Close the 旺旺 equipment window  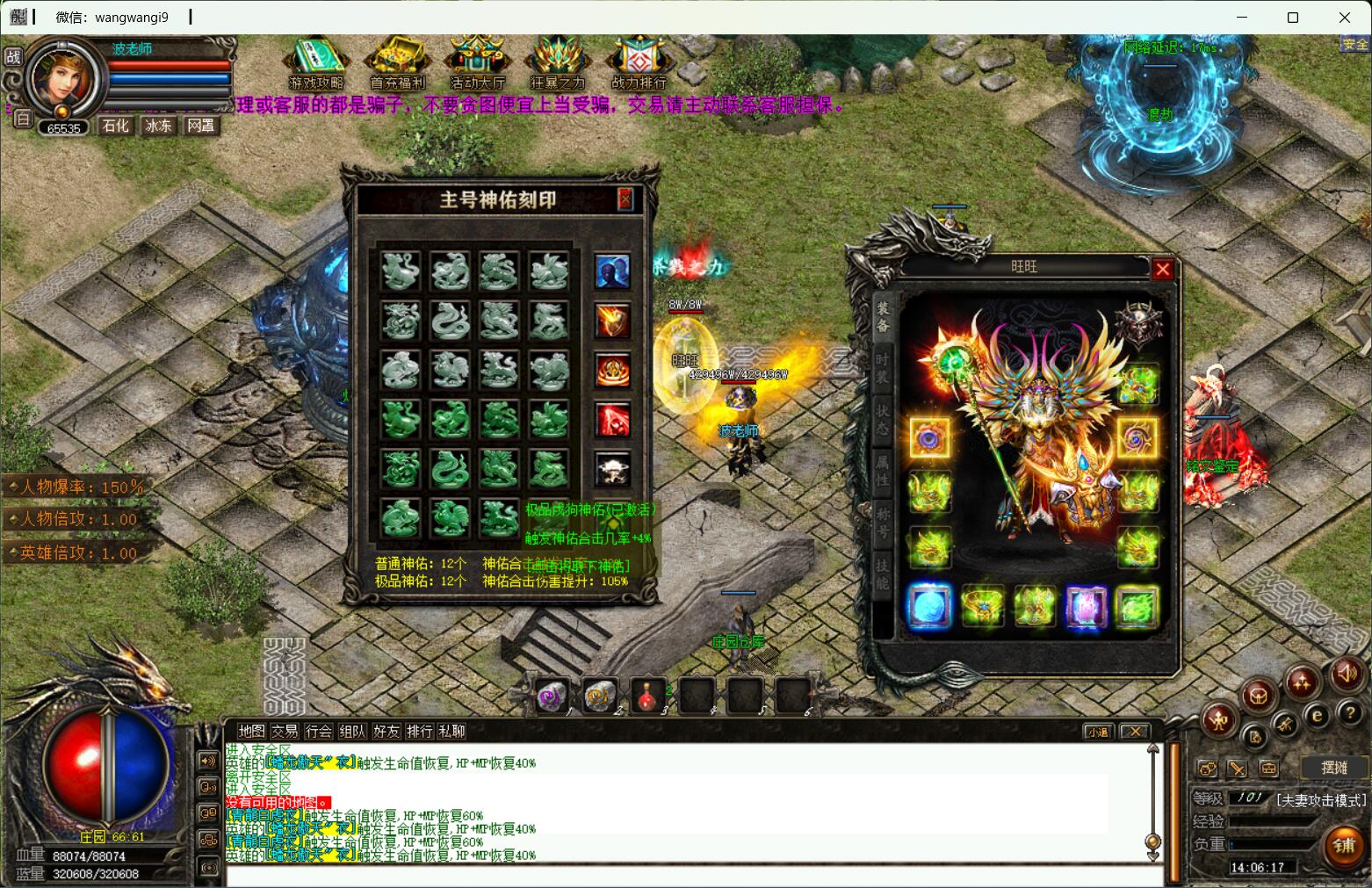1162,270
